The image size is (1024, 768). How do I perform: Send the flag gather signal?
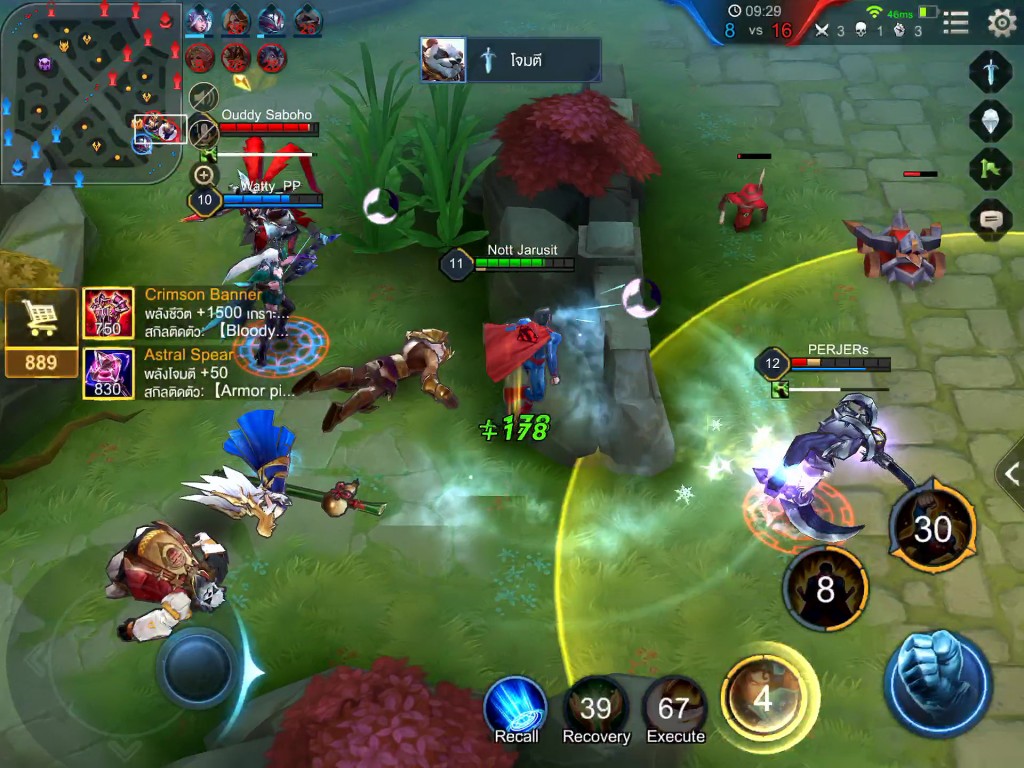pos(990,168)
